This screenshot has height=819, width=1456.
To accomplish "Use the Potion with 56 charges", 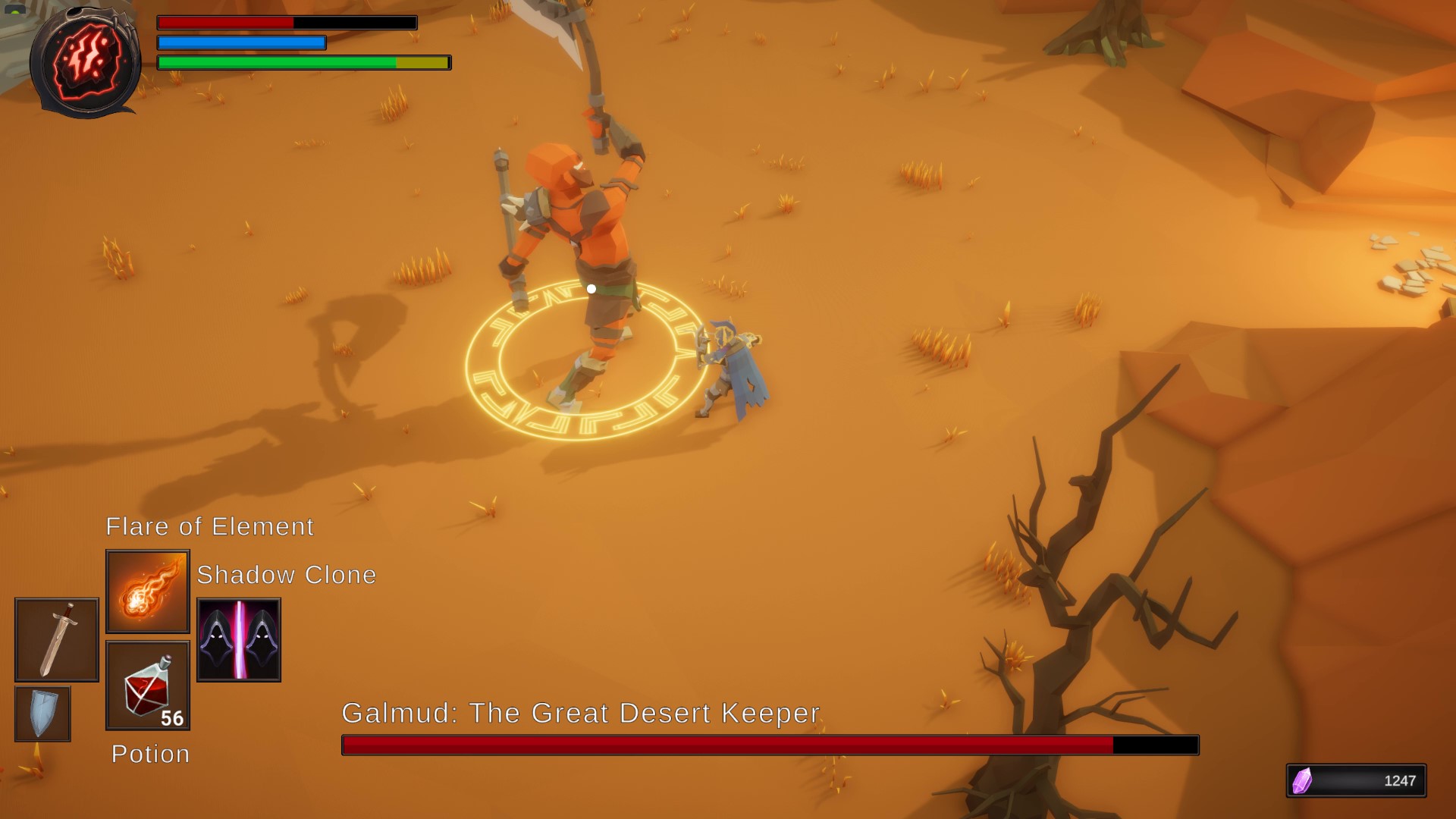I will (x=148, y=685).
